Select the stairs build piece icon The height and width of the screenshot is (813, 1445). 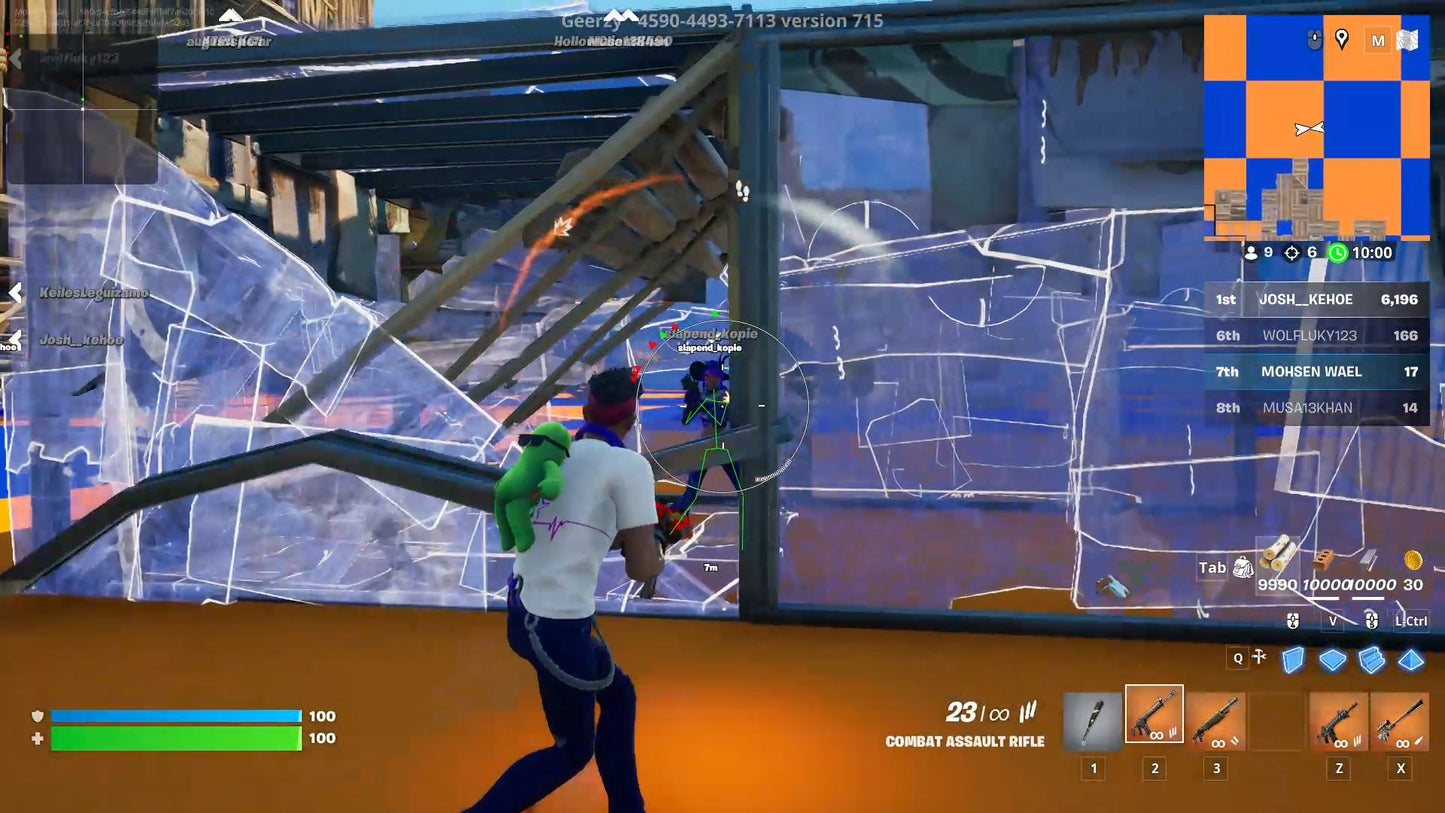pos(1371,659)
